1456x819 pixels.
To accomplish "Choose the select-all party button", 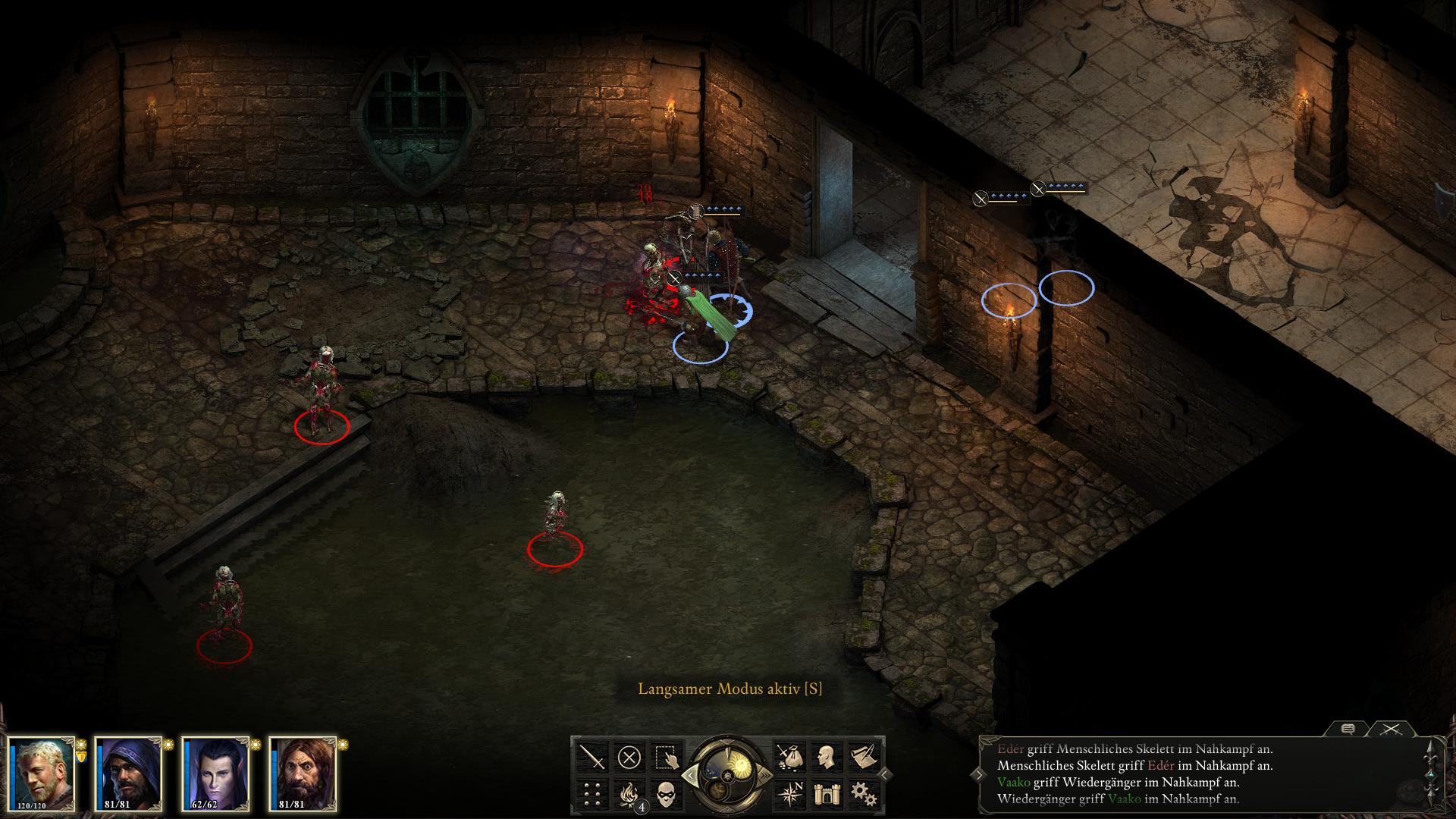I will [667, 757].
